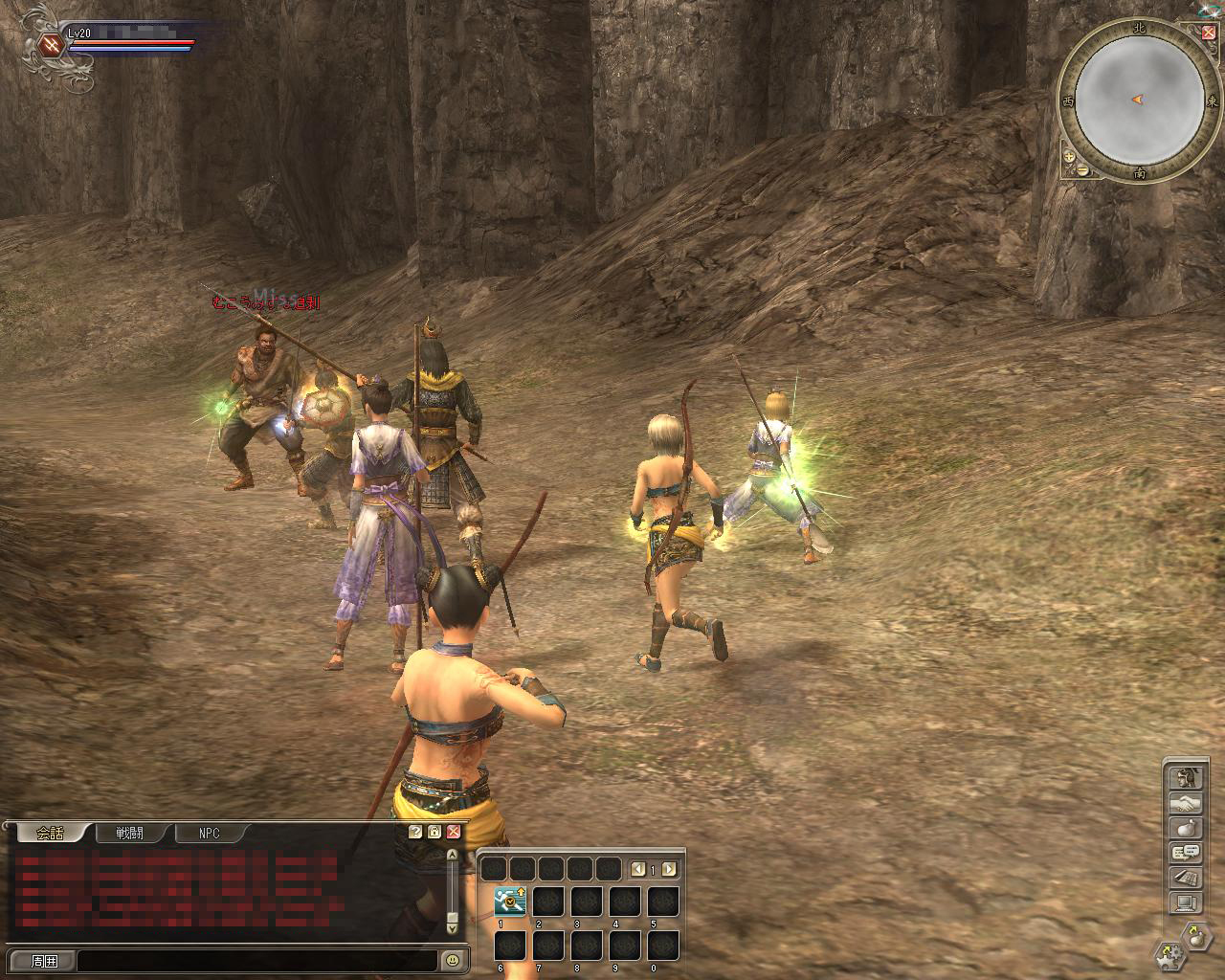Select the NPC chat tab
Viewport: 1225px width, 980px height.
(210, 833)
